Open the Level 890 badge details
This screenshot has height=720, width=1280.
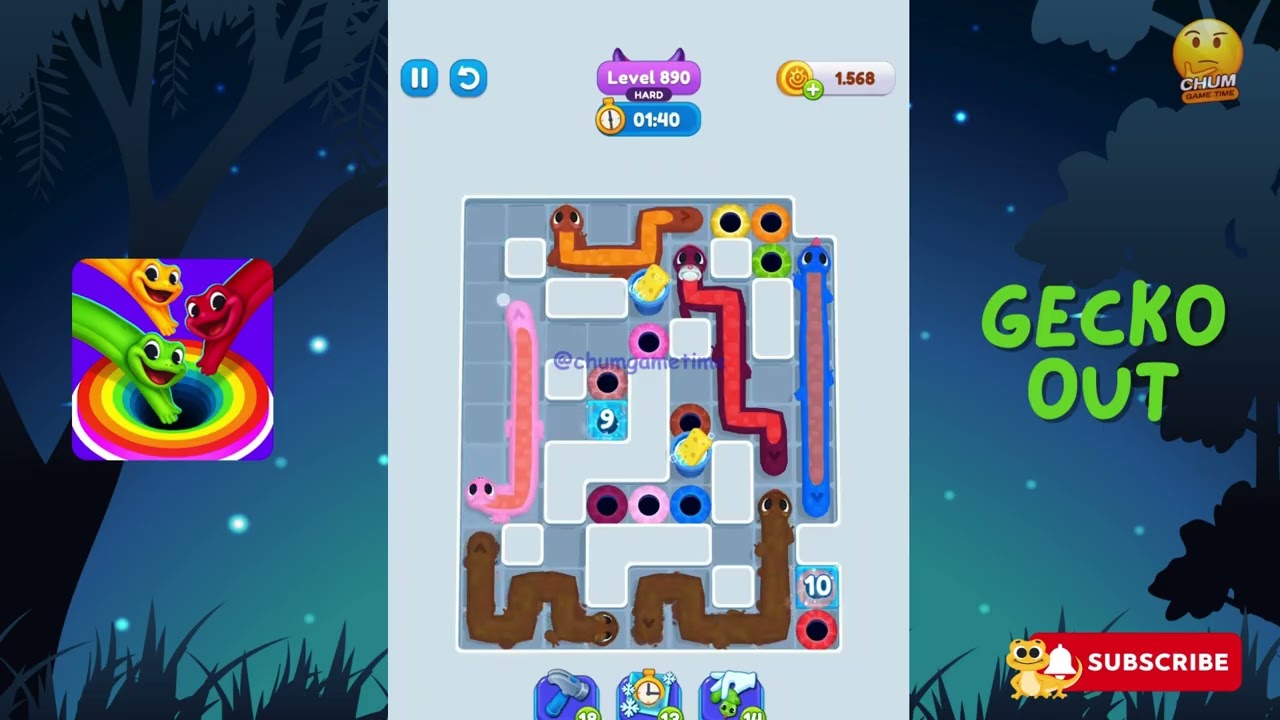647,76
